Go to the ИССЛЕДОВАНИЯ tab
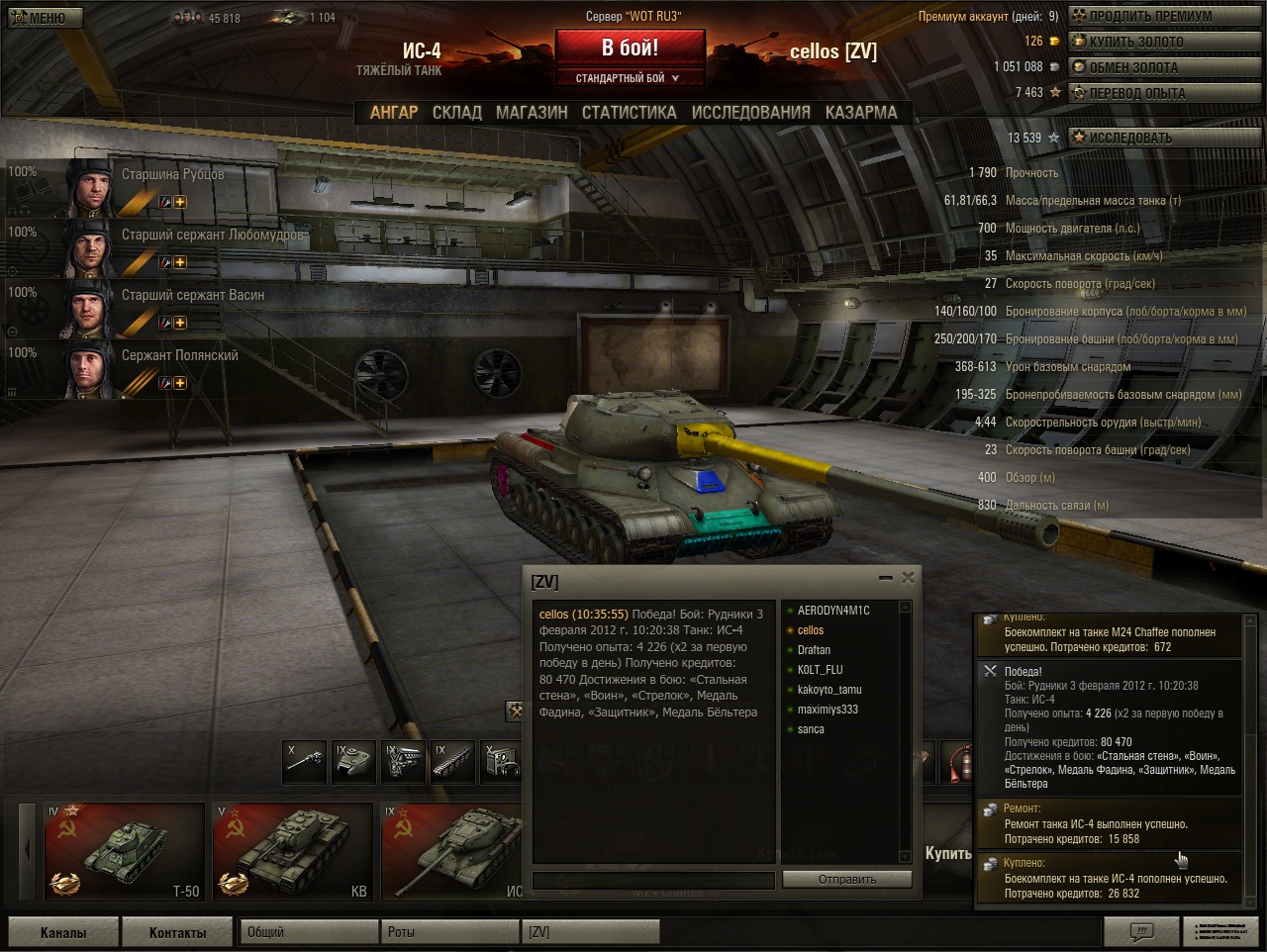The height and width of the screenshot is (952, 1267). (x=750, y=112)
